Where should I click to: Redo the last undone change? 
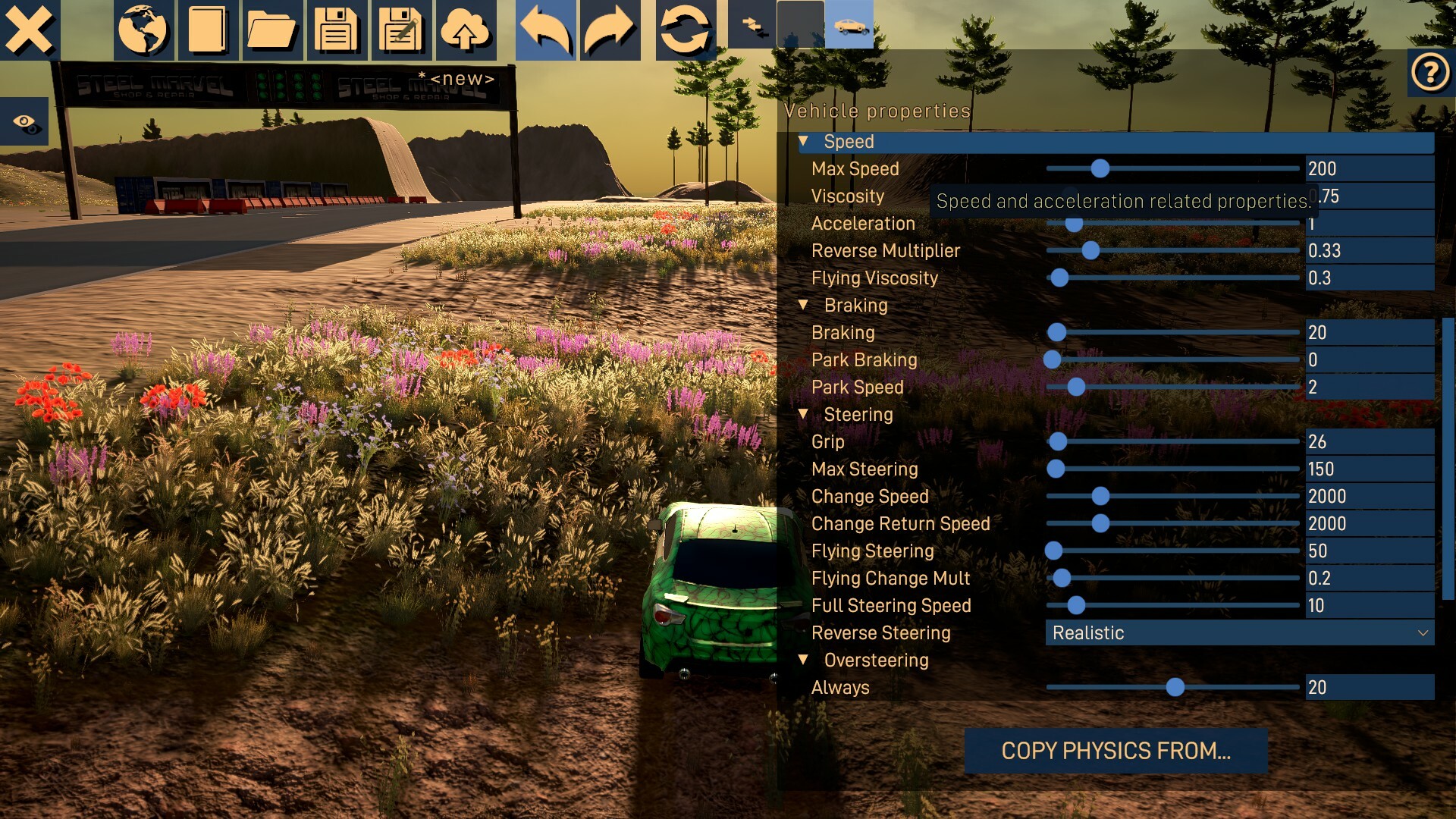[x=609, y=30]
